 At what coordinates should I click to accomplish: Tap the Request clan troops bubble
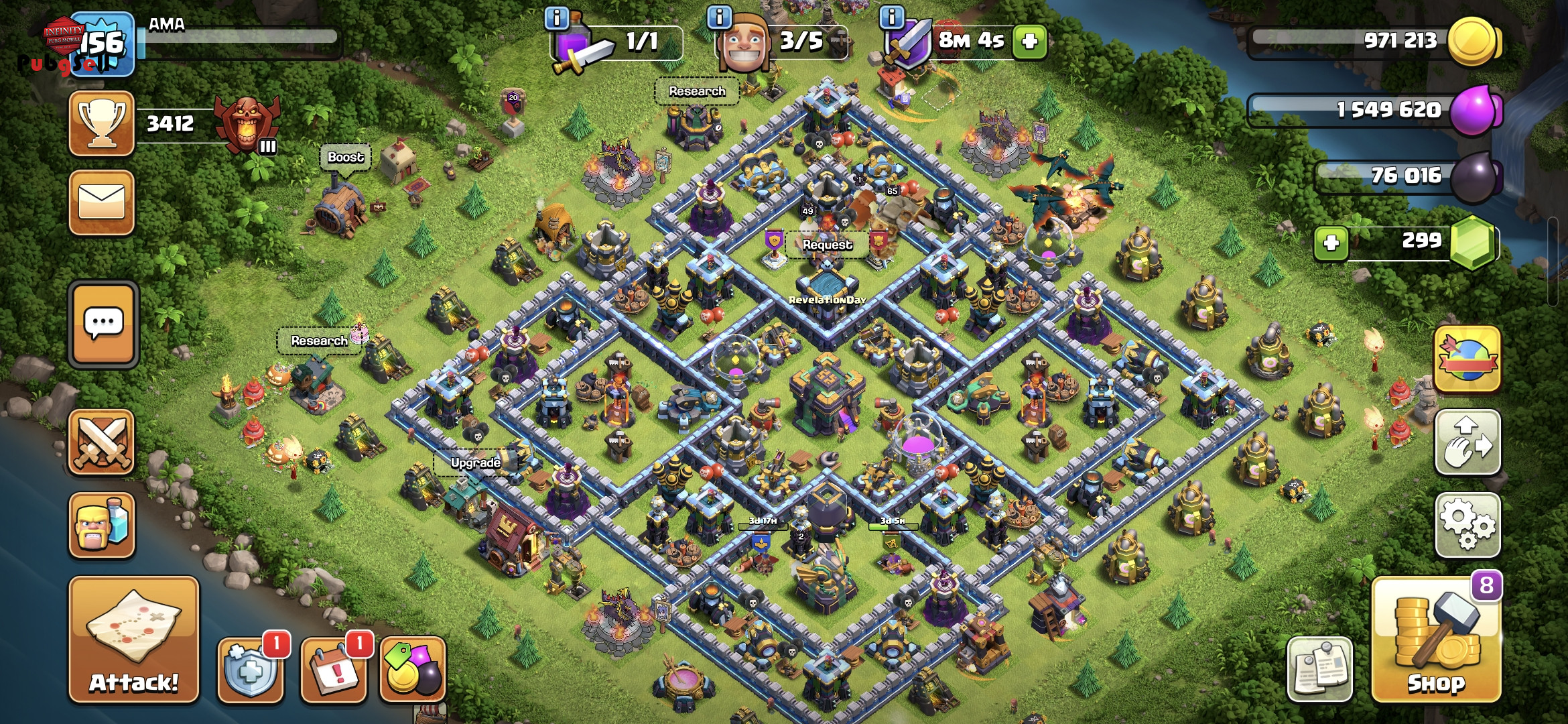(x=827, y=245)
